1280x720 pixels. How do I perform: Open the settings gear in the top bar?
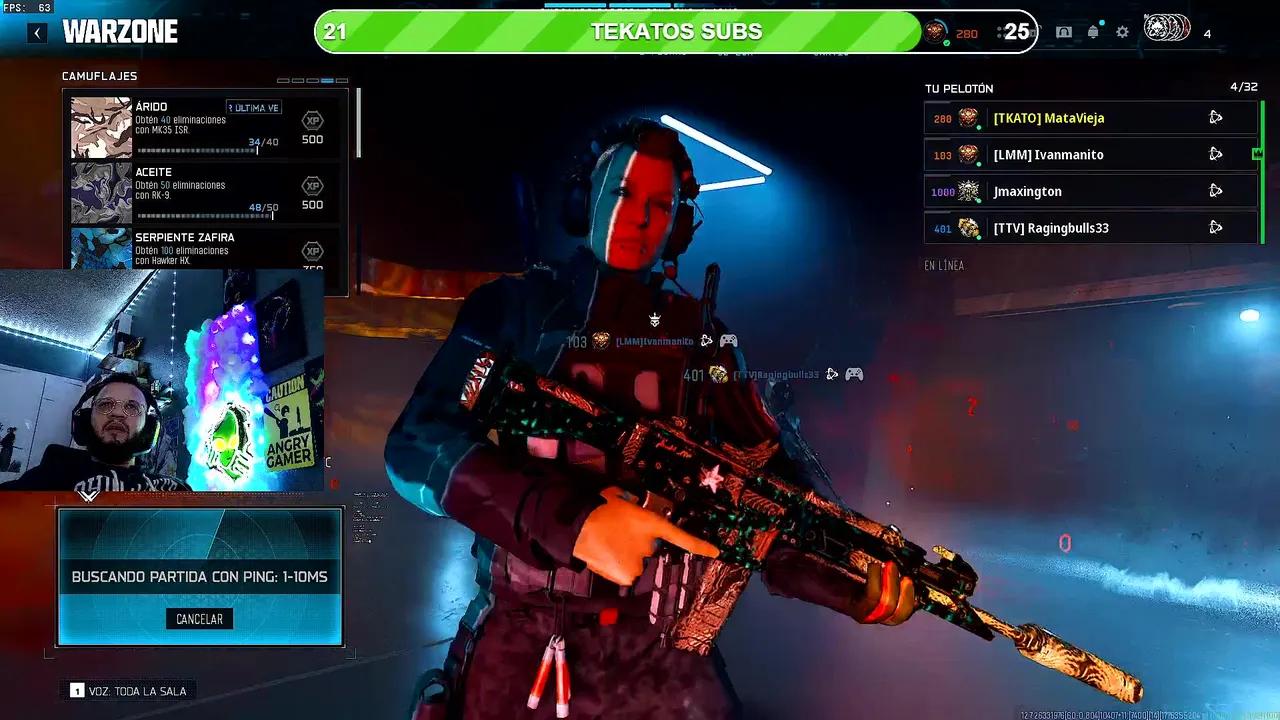pyautogui.click(x=1122, y=32)
